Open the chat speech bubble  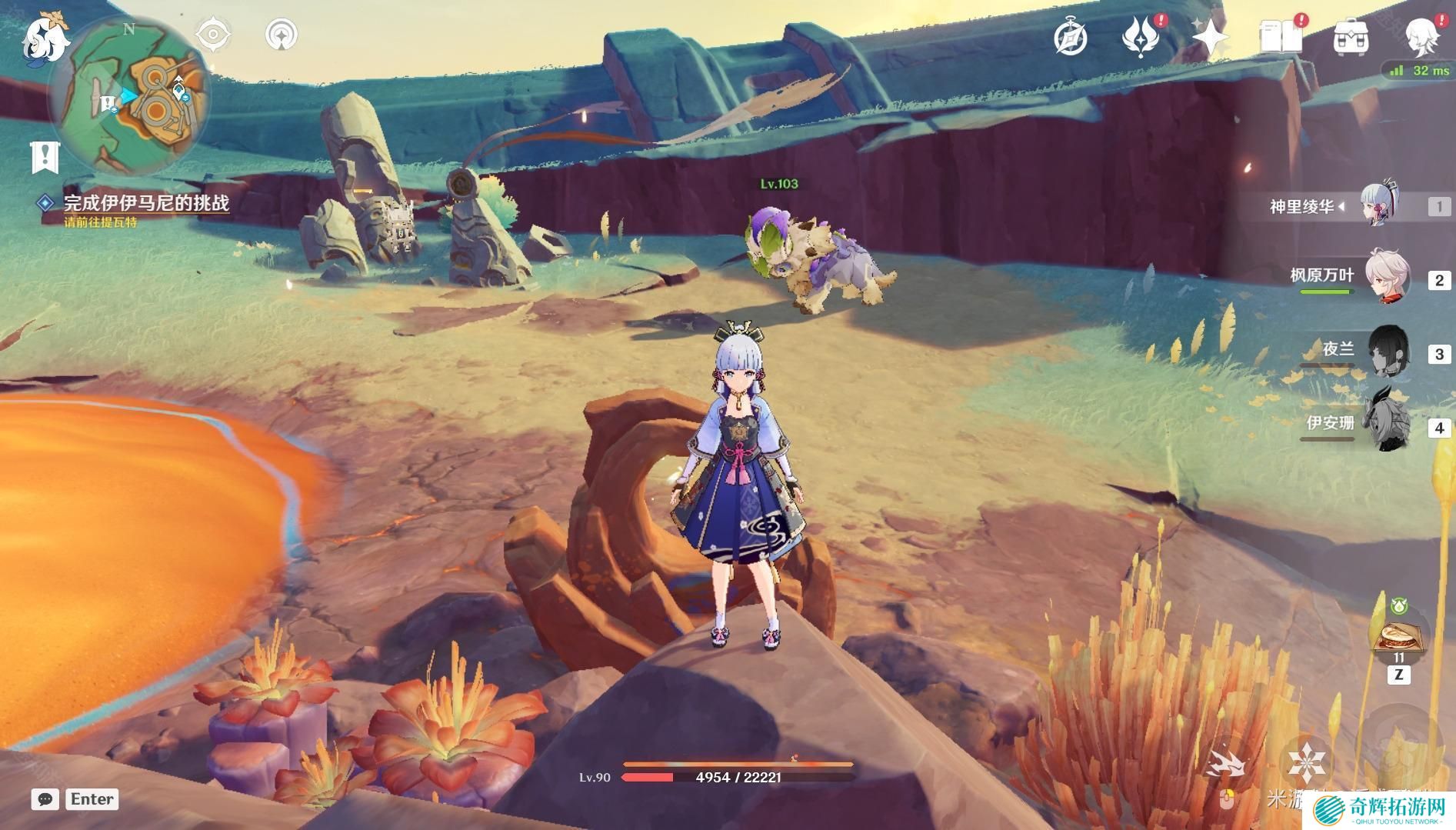tap(45, 799)
